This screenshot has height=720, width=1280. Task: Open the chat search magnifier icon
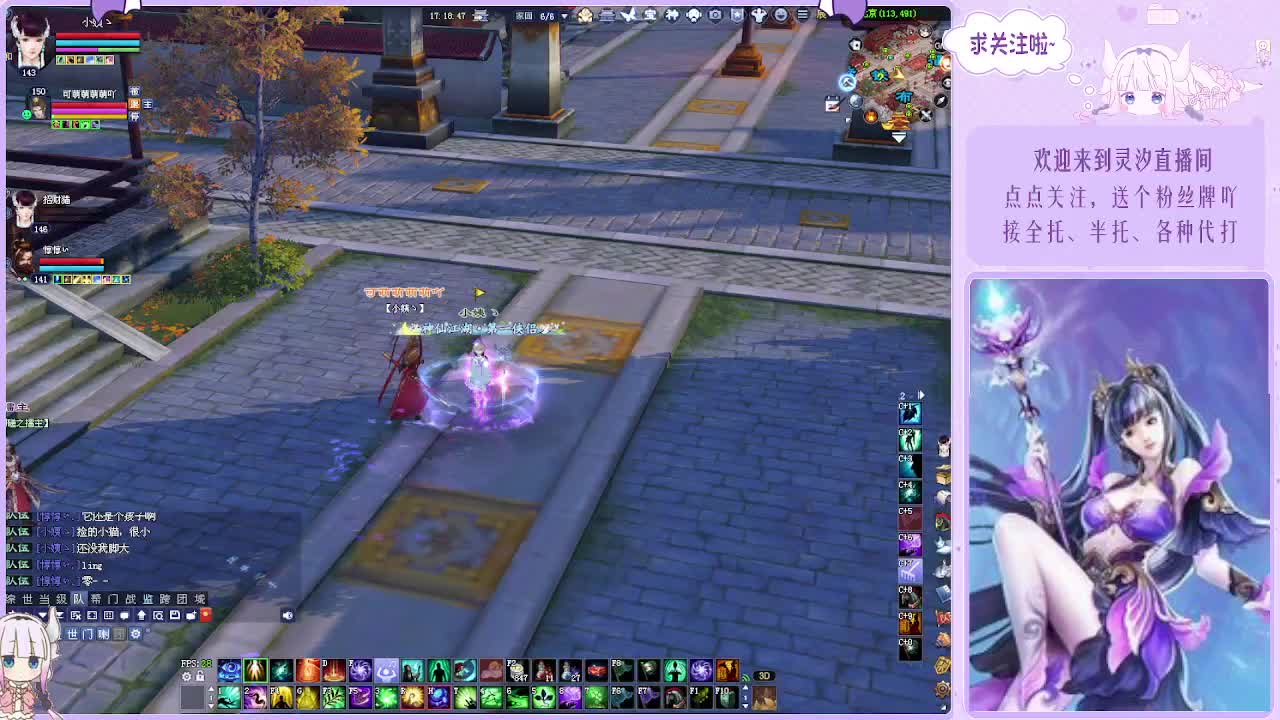(158, 615)
